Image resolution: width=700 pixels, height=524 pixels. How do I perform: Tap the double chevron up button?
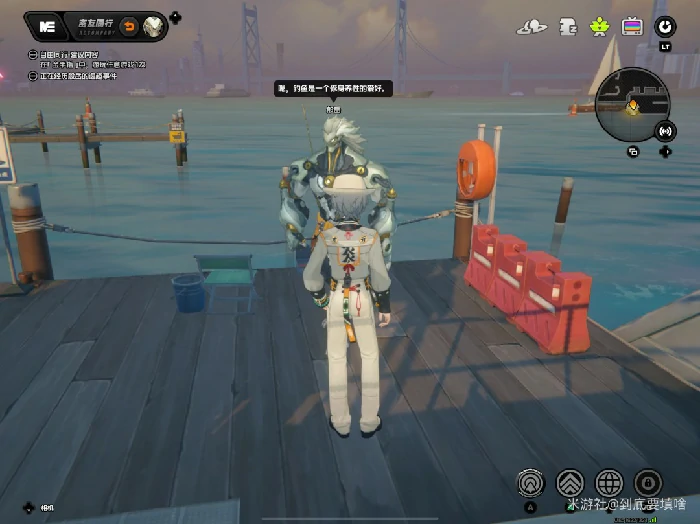click(570, 483)
